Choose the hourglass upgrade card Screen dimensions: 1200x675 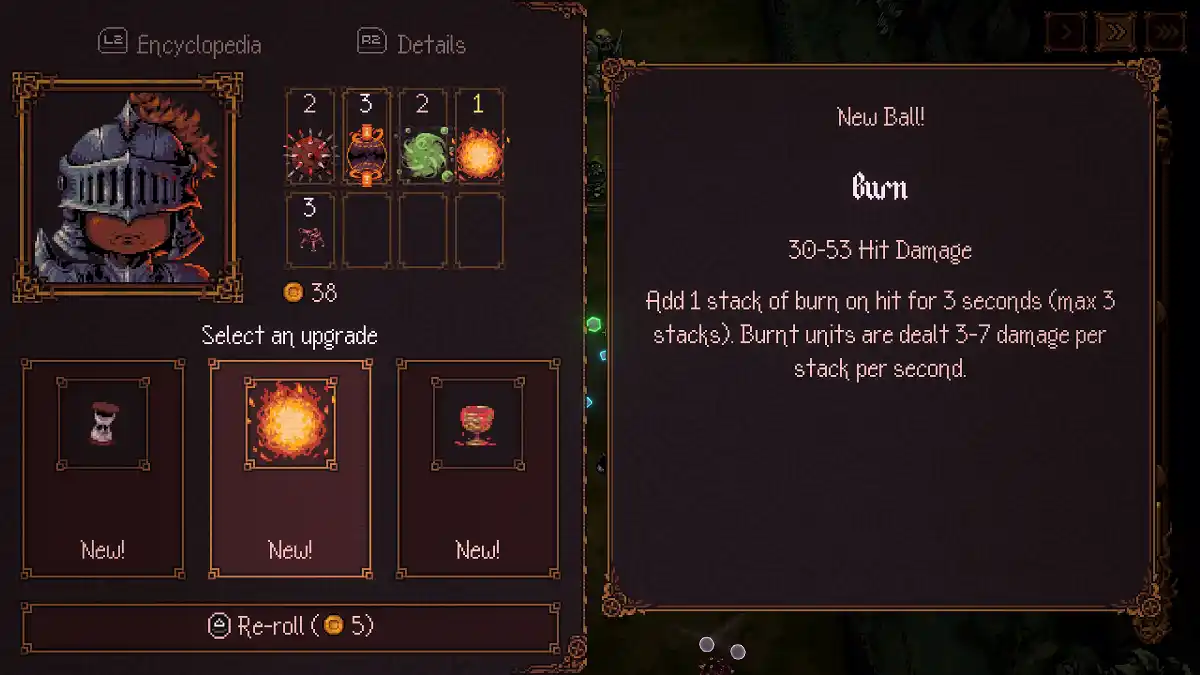point(102,468)
